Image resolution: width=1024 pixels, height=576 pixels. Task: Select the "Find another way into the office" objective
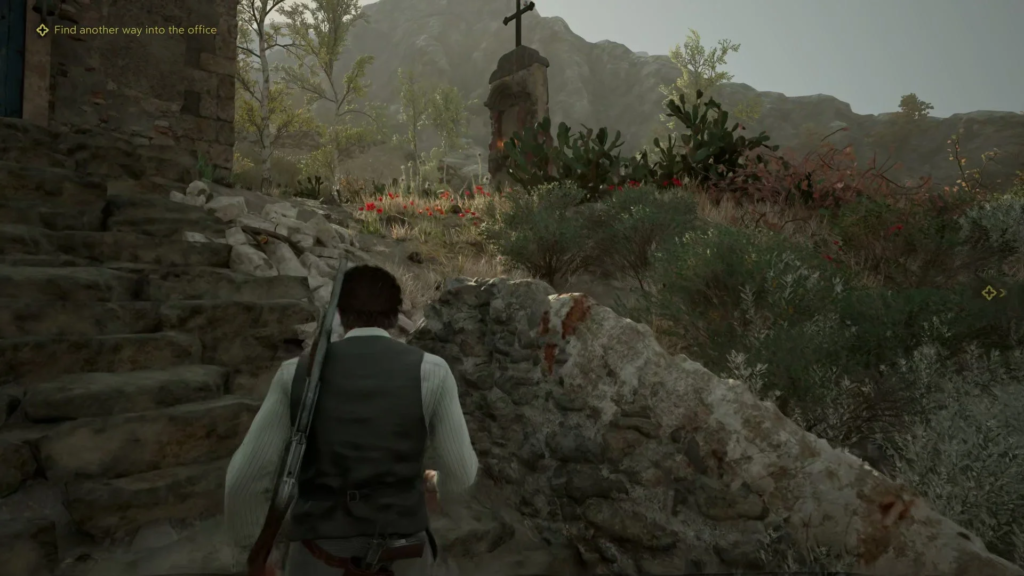click(x=135, y=30)
